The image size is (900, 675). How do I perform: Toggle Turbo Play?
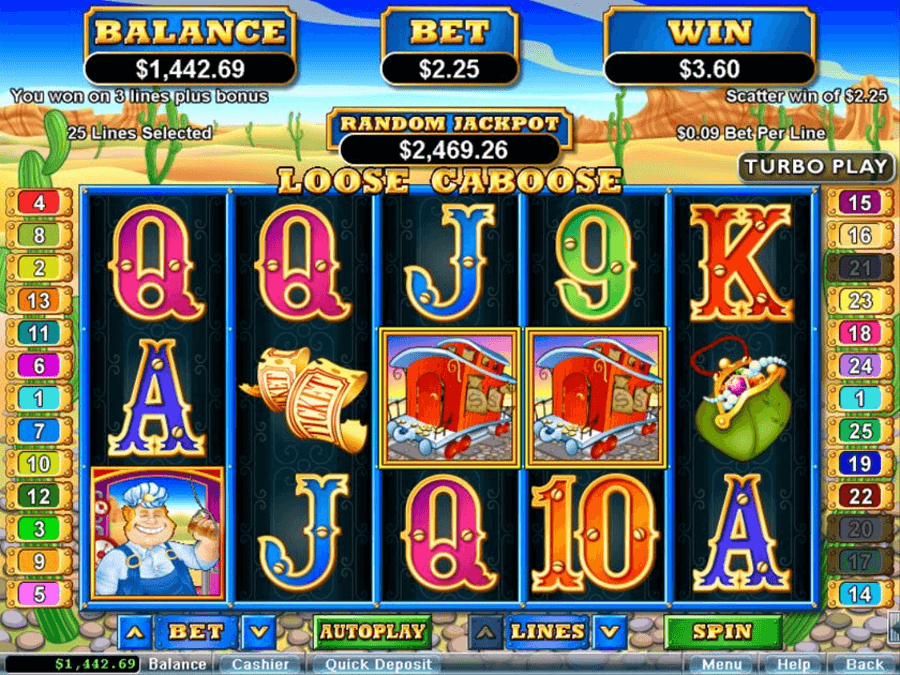[816, 167]
